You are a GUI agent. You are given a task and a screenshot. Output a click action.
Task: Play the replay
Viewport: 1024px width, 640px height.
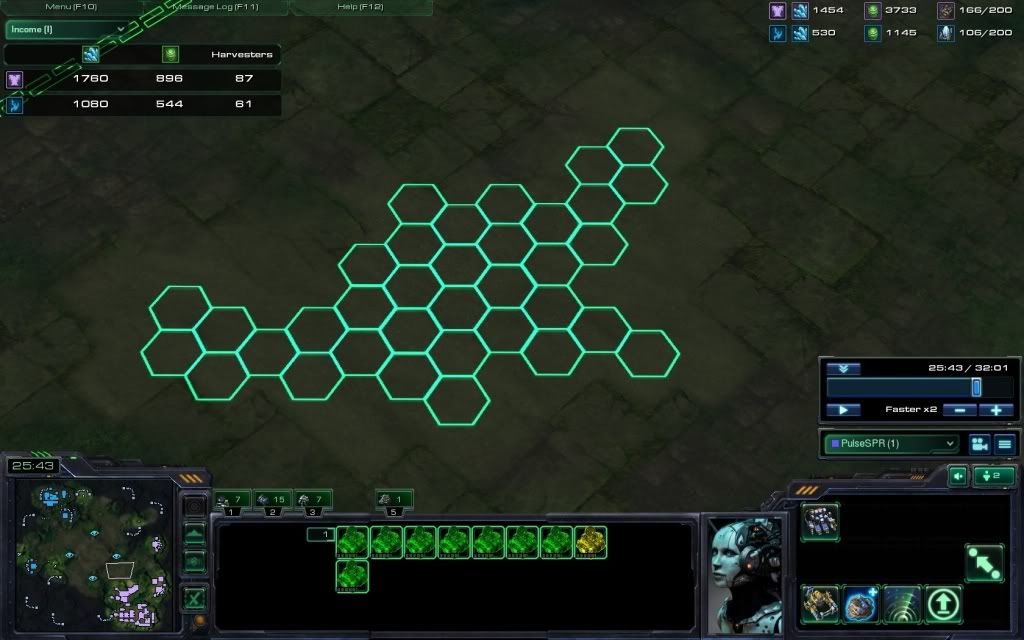(x=843, y=410)
